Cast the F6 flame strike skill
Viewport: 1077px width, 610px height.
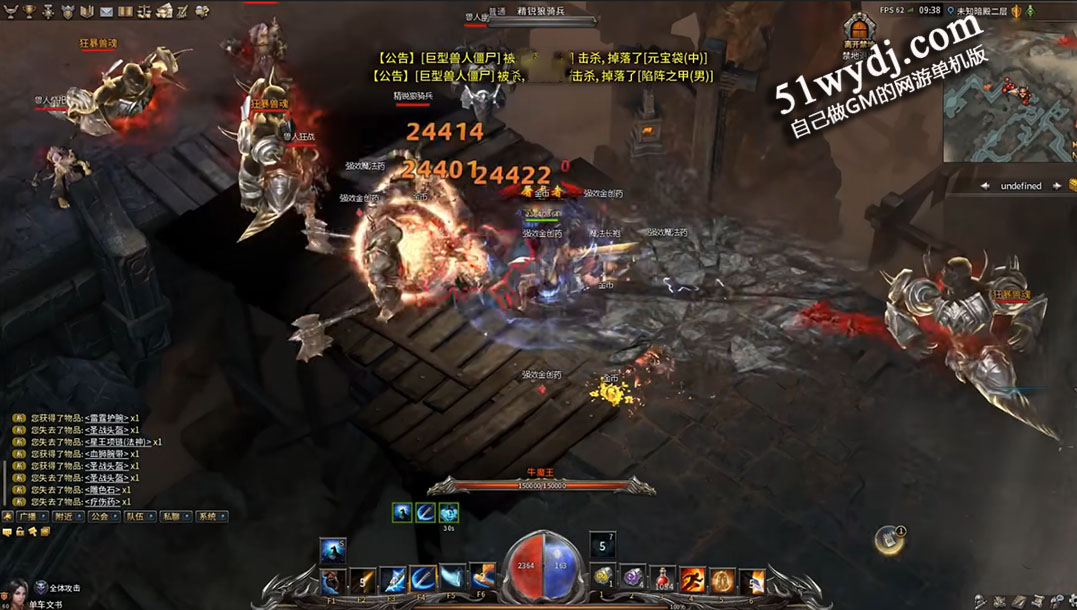(x=483, y=579)
